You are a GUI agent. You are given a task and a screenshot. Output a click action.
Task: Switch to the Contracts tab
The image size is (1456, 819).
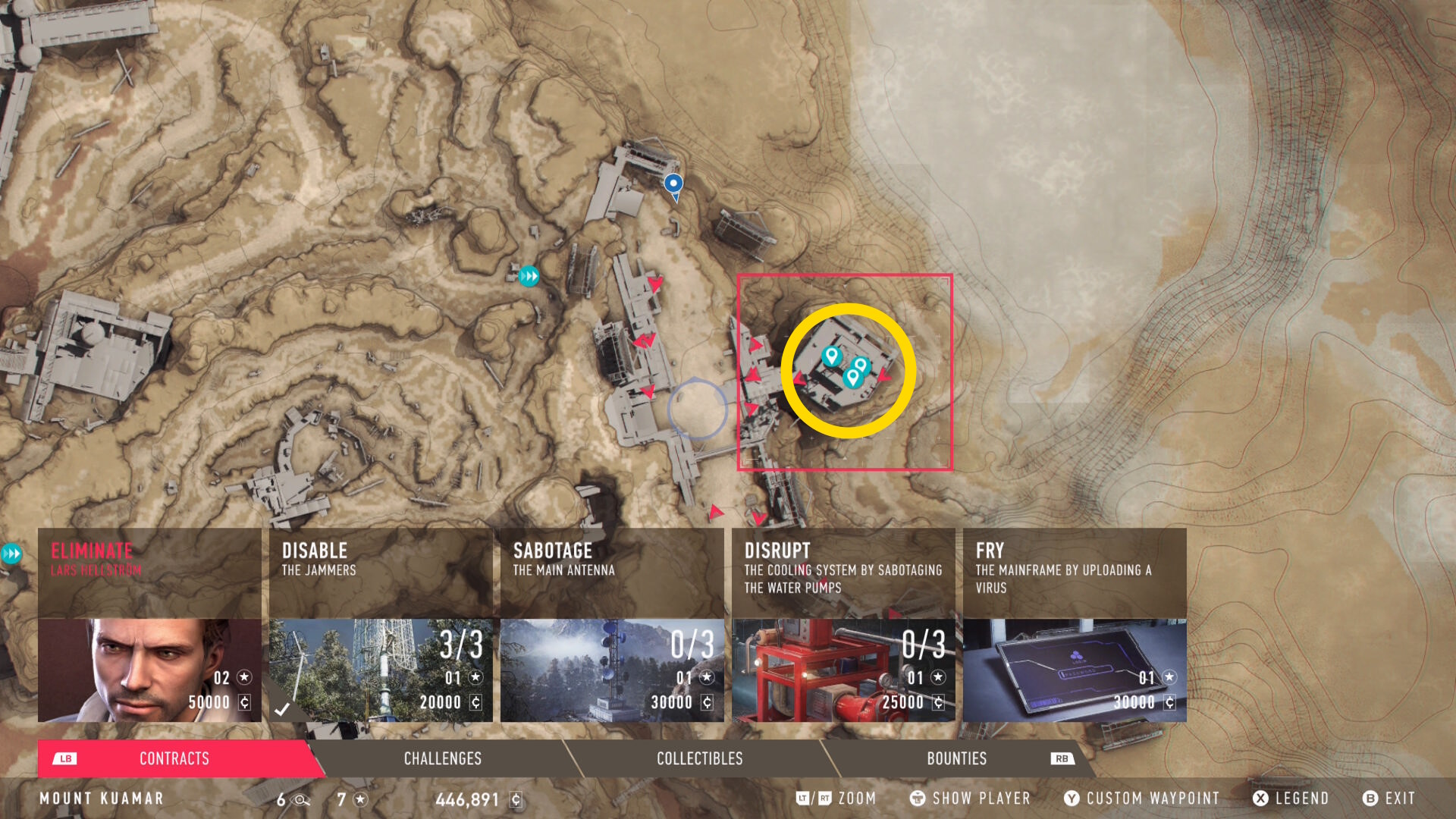(174, 758)
